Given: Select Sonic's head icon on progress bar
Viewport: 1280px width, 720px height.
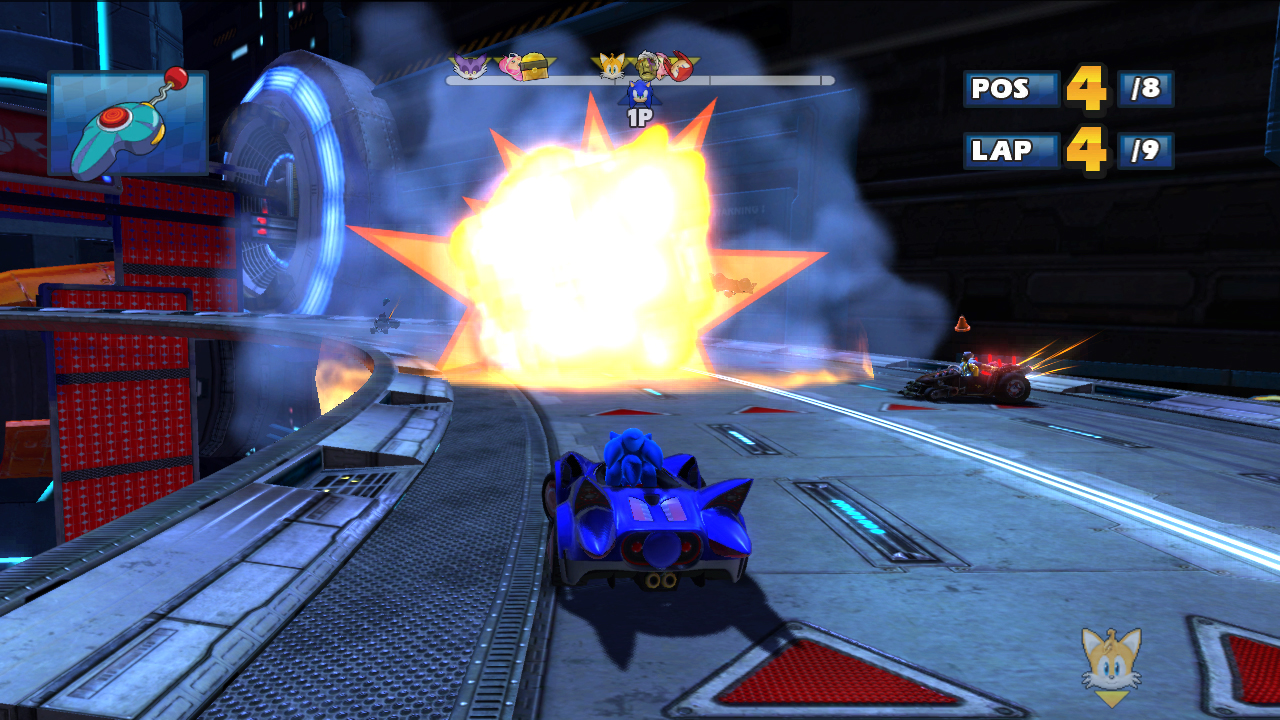Looking at the screenshot, I should (640, 95).
